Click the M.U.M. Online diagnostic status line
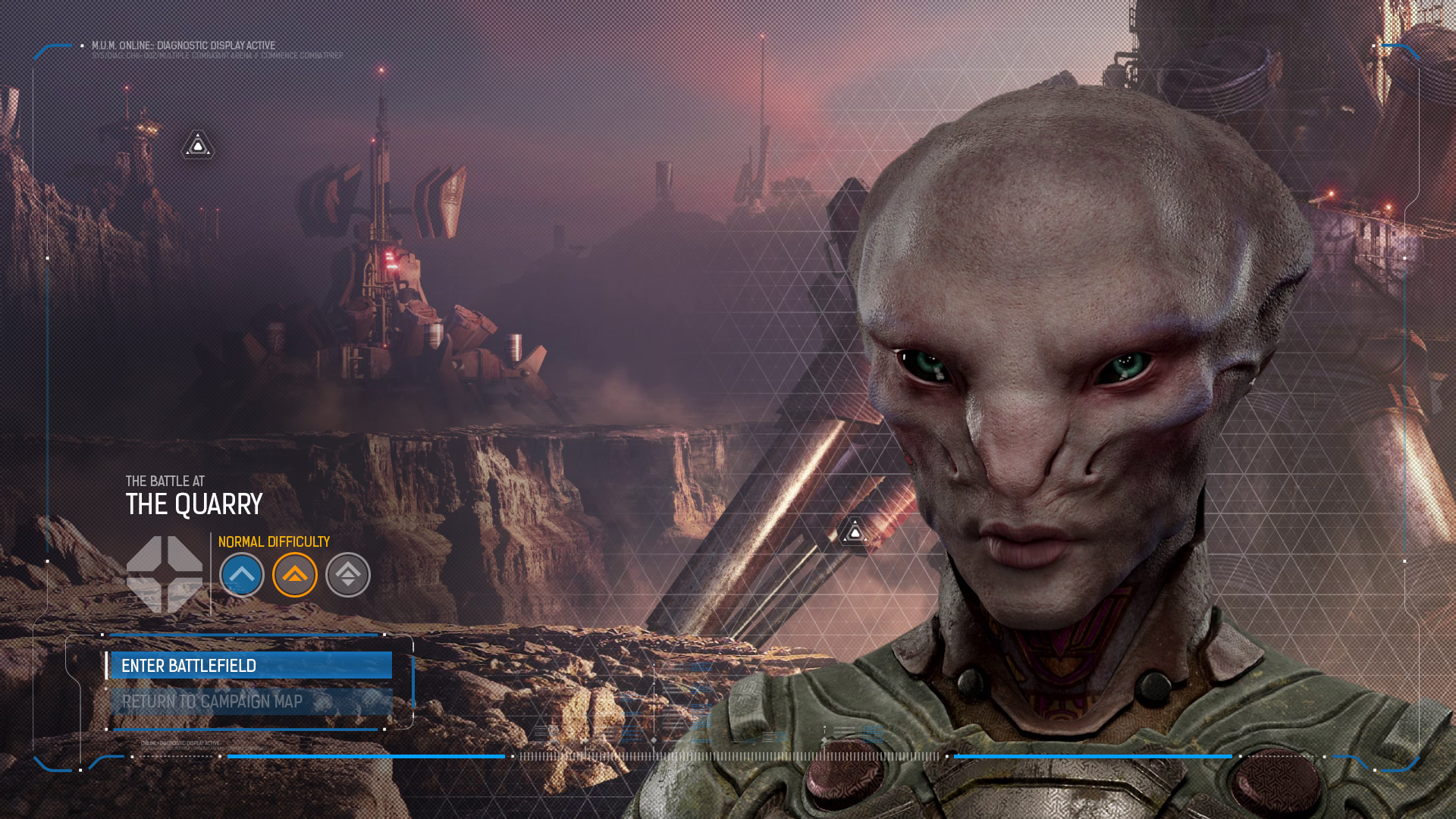1456x819 pixels. tap(182, 45)
